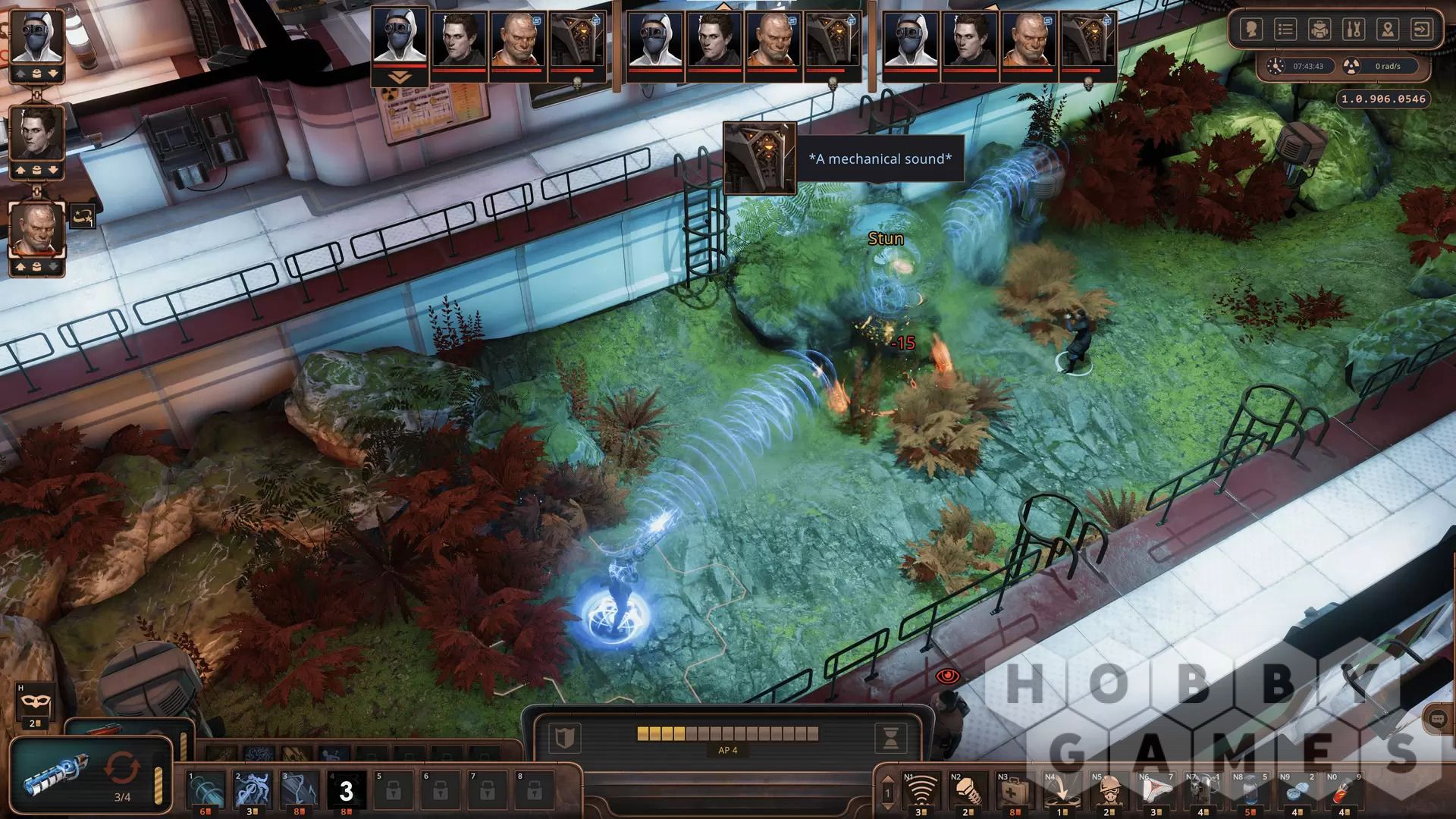Use the N1 signal wave item
The image size is (1456, 819).
coord(920,792)
